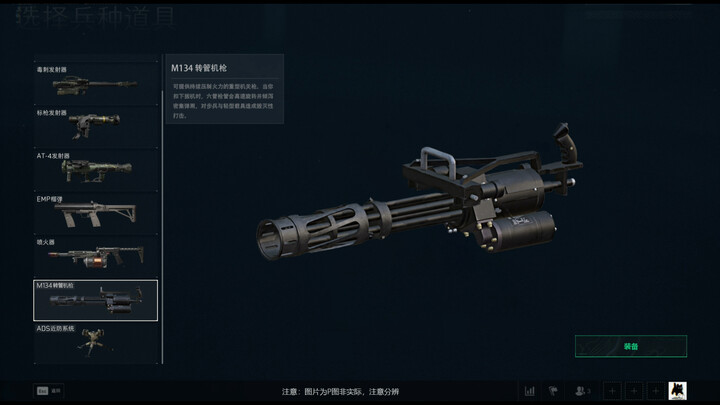
Task: Select the ADS近防系统 gadget entry
Action: [95, 341]
